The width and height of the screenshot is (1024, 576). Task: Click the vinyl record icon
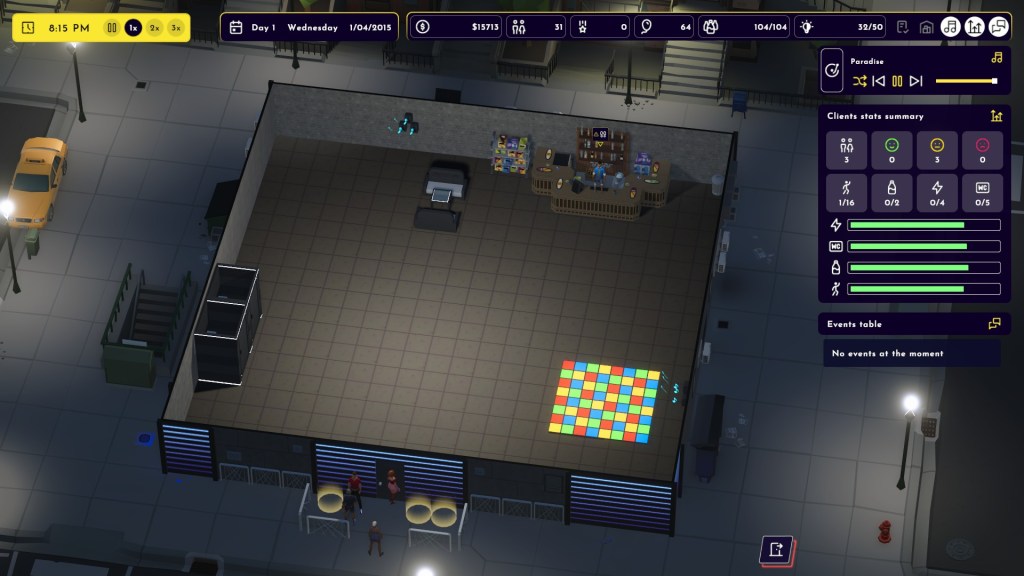832,71
